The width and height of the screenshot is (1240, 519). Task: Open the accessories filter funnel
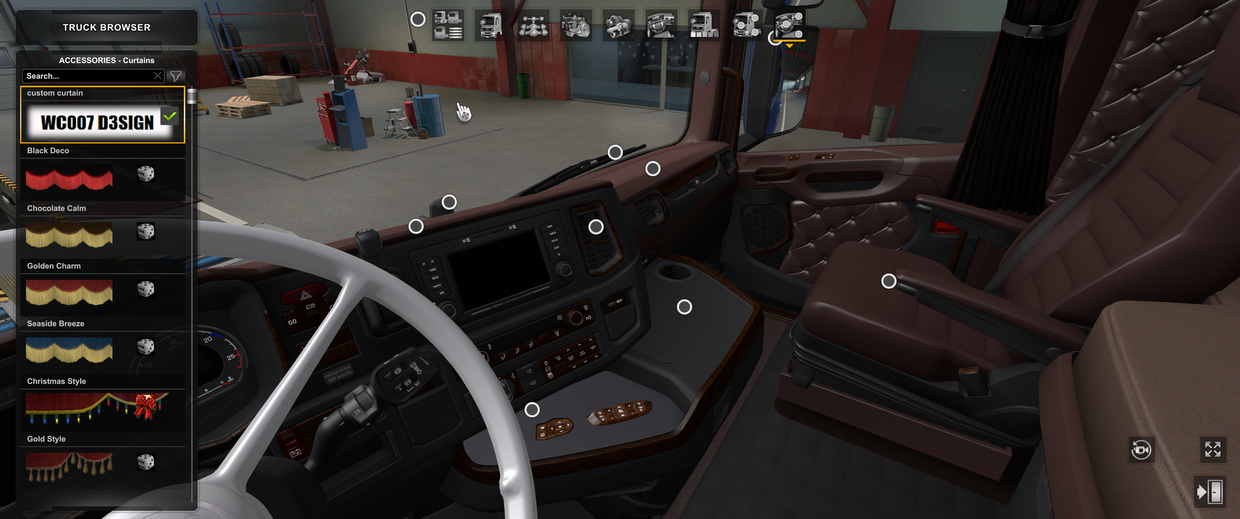(176, 76)
